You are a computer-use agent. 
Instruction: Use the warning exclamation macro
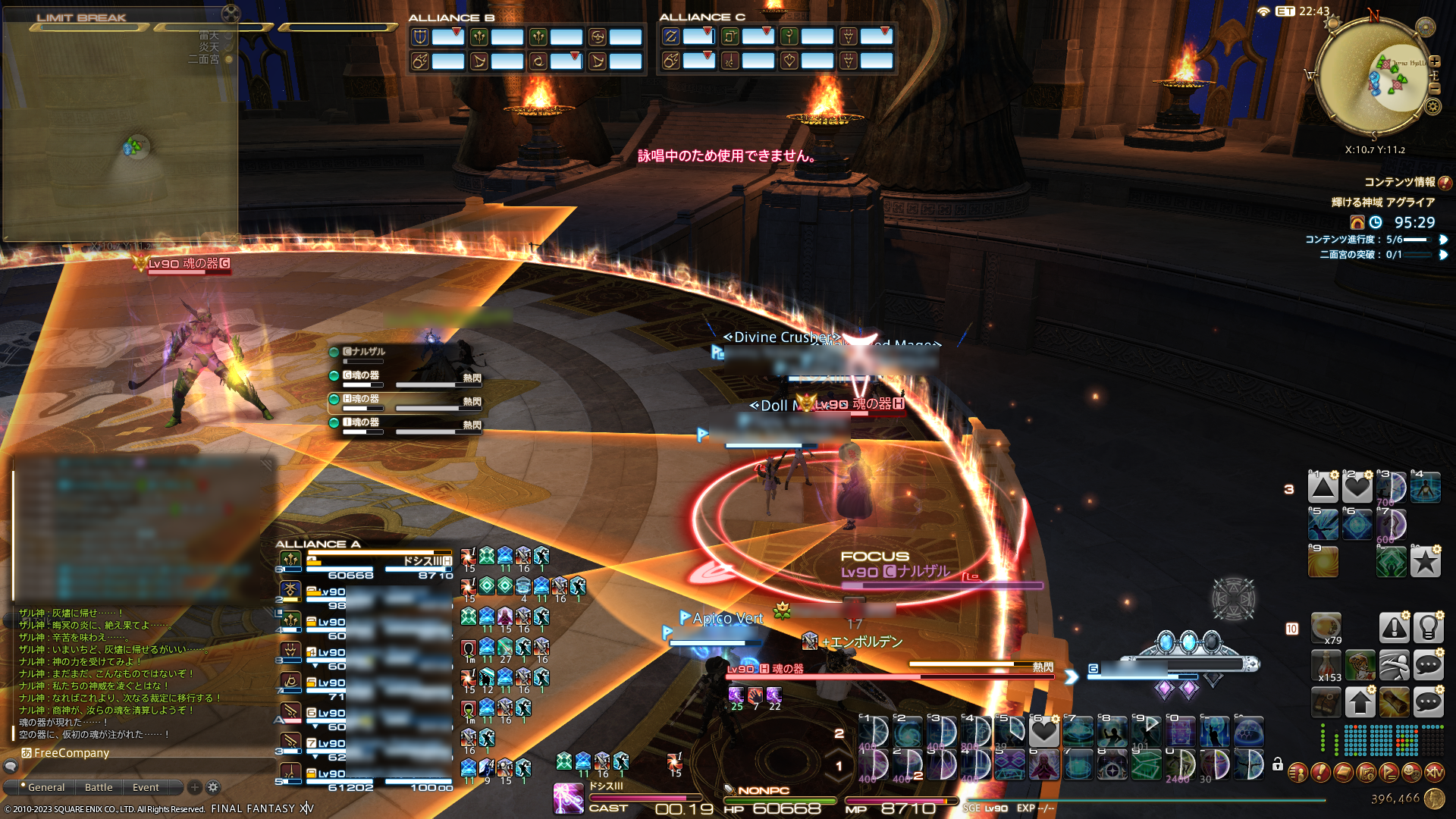coord(1394,628)
